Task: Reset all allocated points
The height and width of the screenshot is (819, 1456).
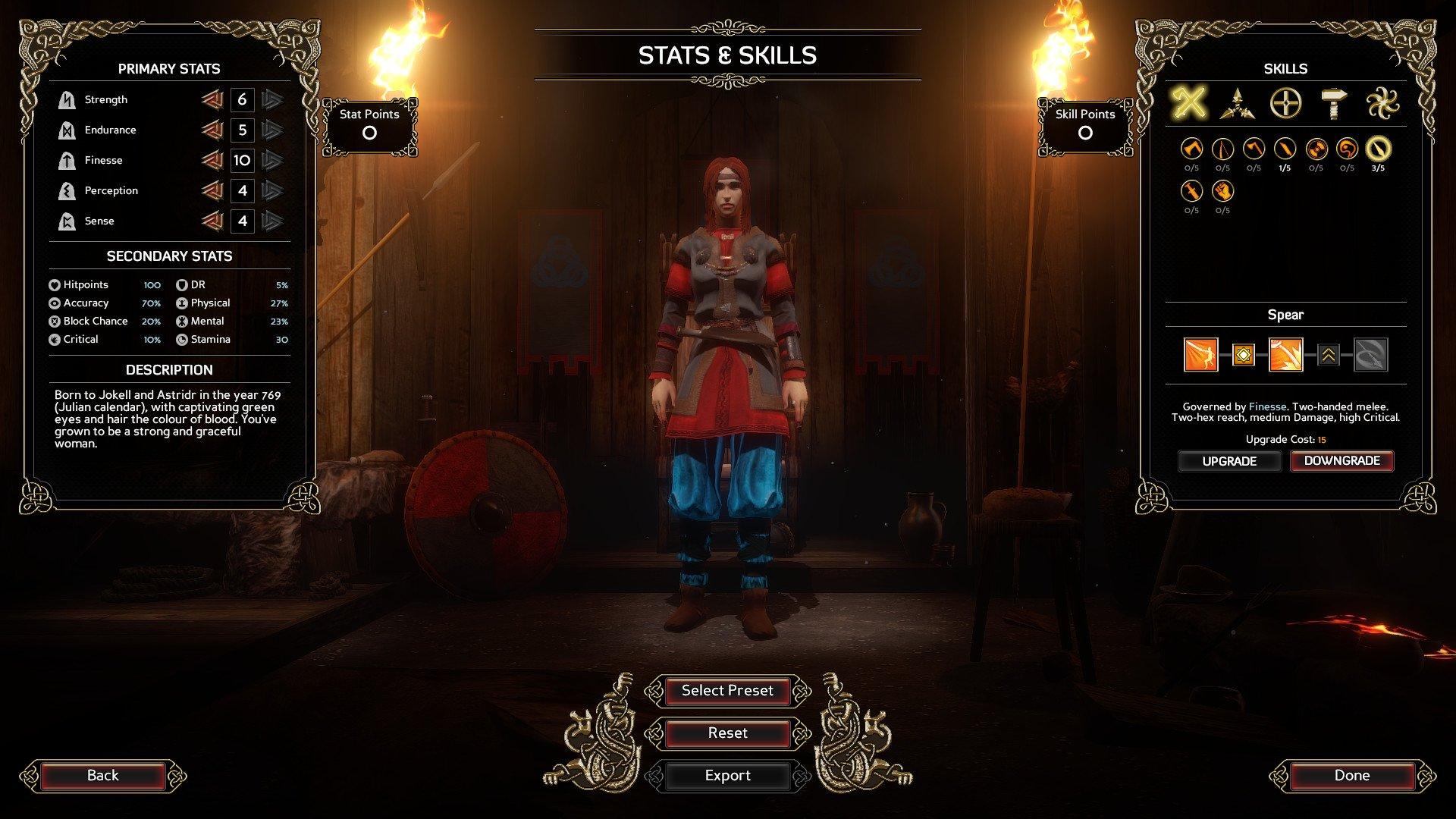Action: 726,733
